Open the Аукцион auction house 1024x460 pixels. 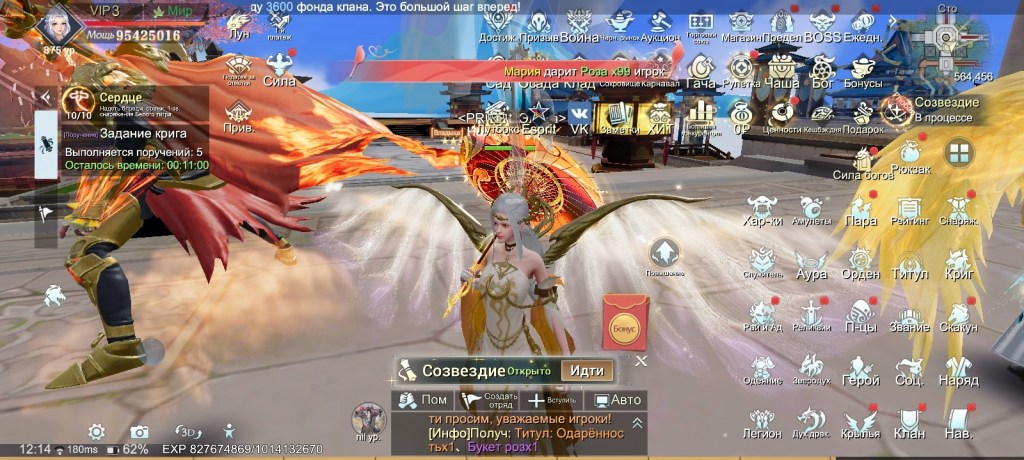[x=659, y=24]
